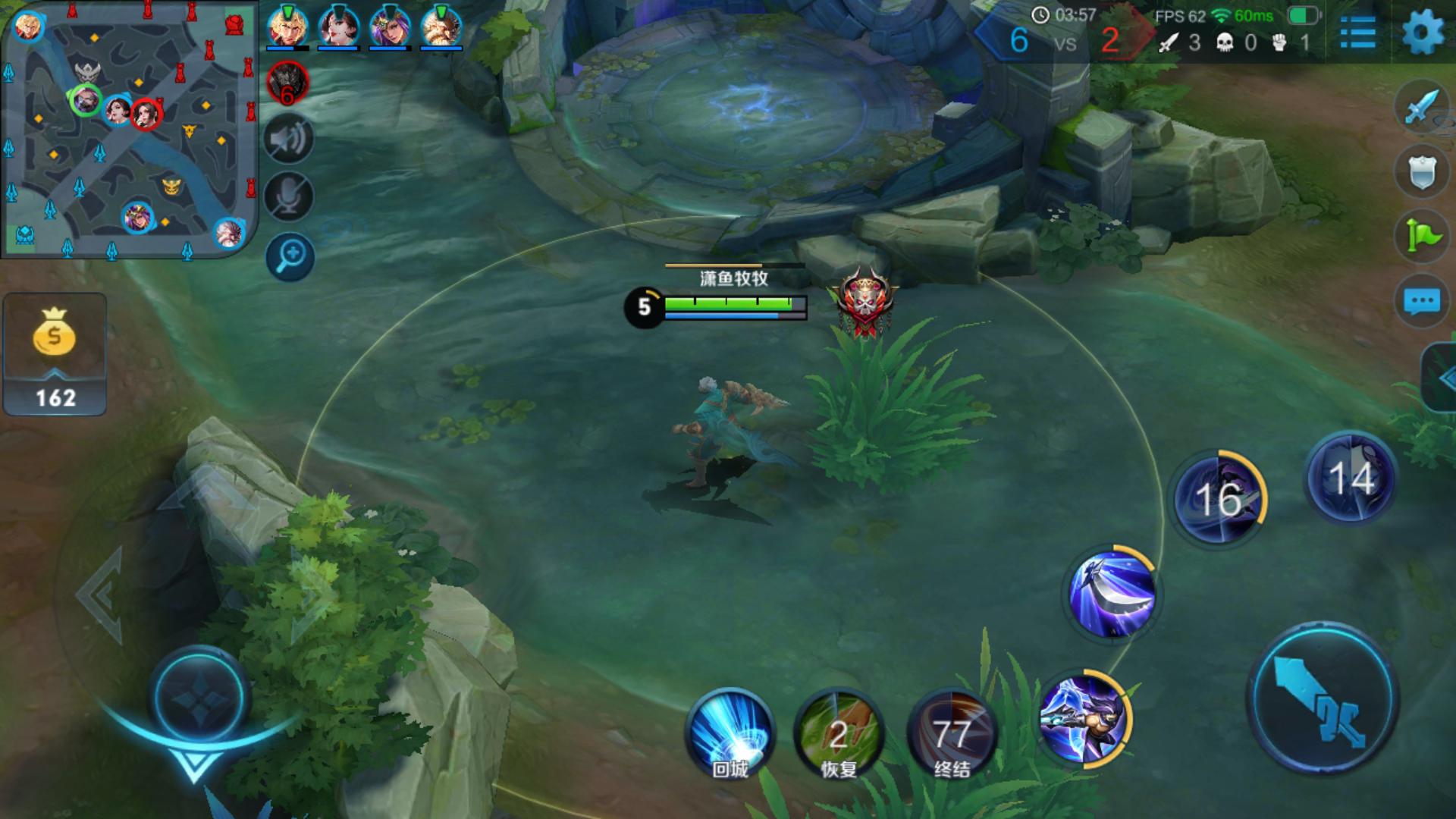Viewport: 1456px width, 819px height.
Task: Open the quick chat bubble
Action: click(1421, 301)
